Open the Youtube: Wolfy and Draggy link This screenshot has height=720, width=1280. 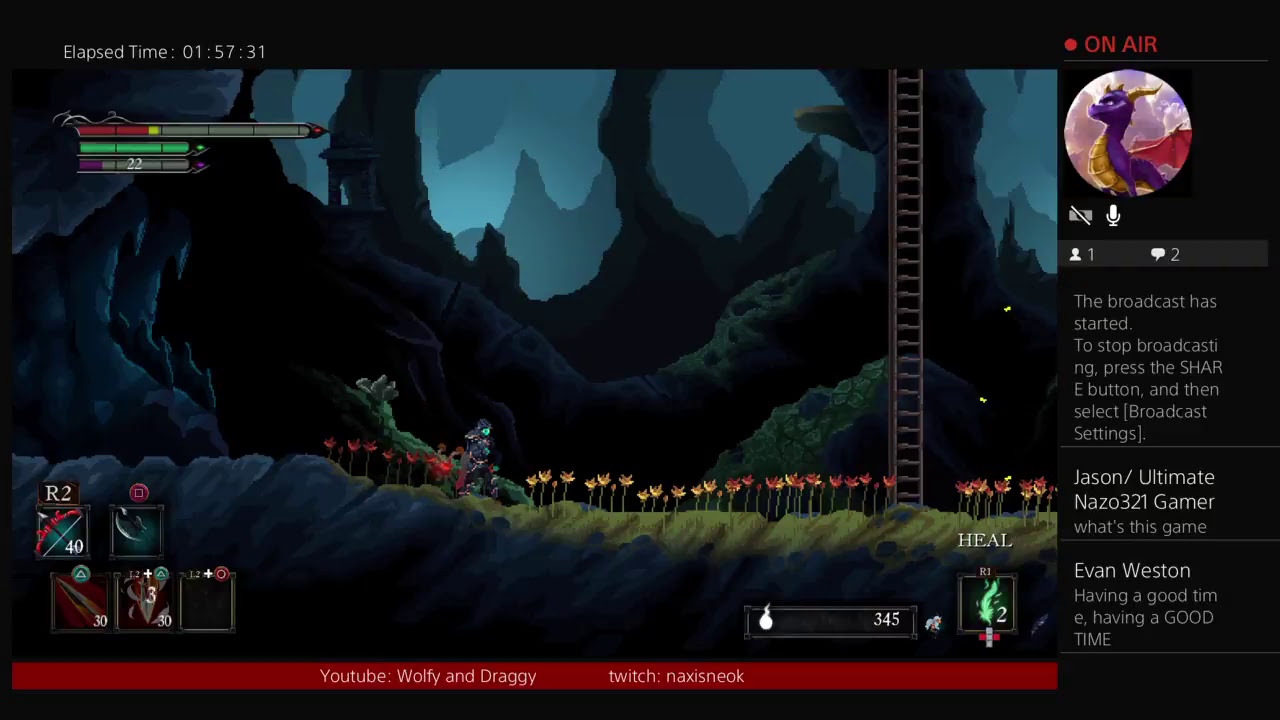428,676
